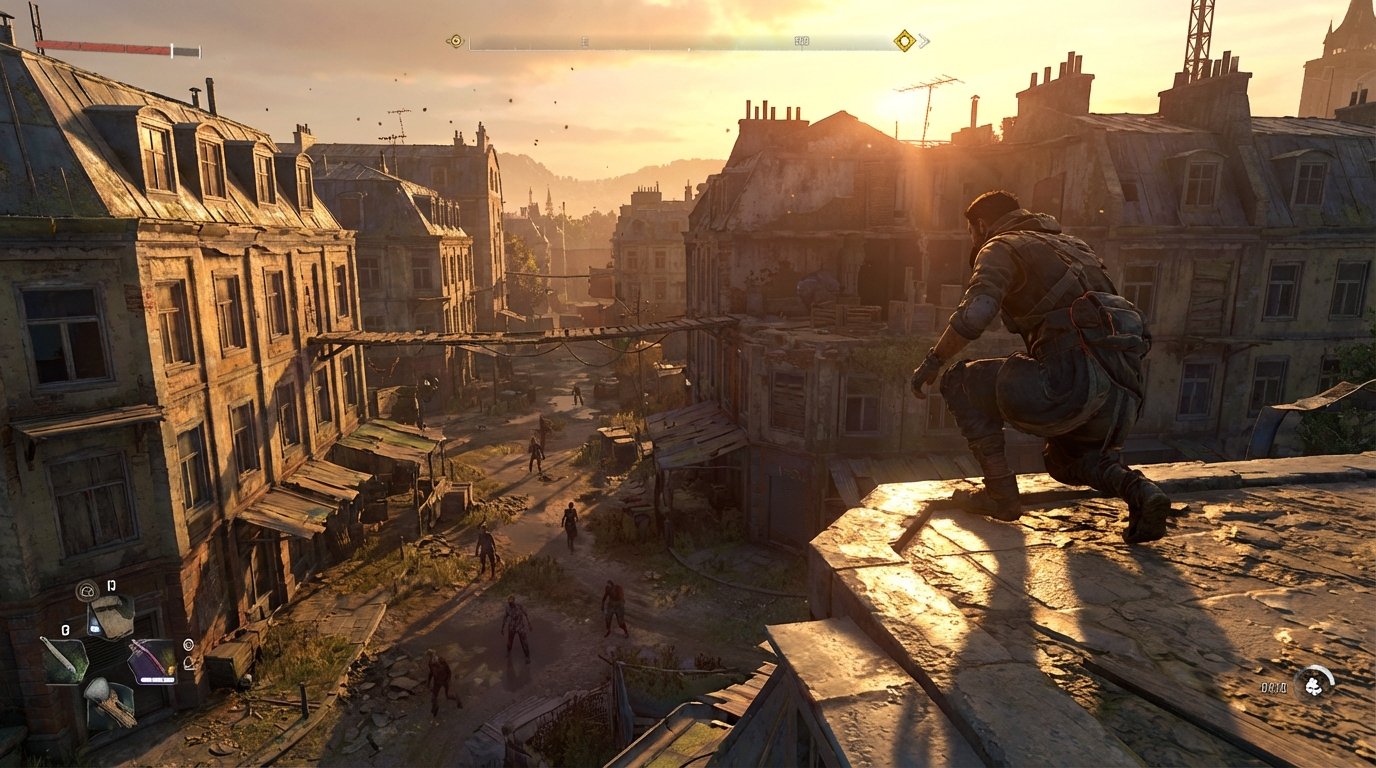Click the small circular accessory icon right of the wheel
Image resolution: width=1376 pixels, height=768 pixels.
pos(189,645)
